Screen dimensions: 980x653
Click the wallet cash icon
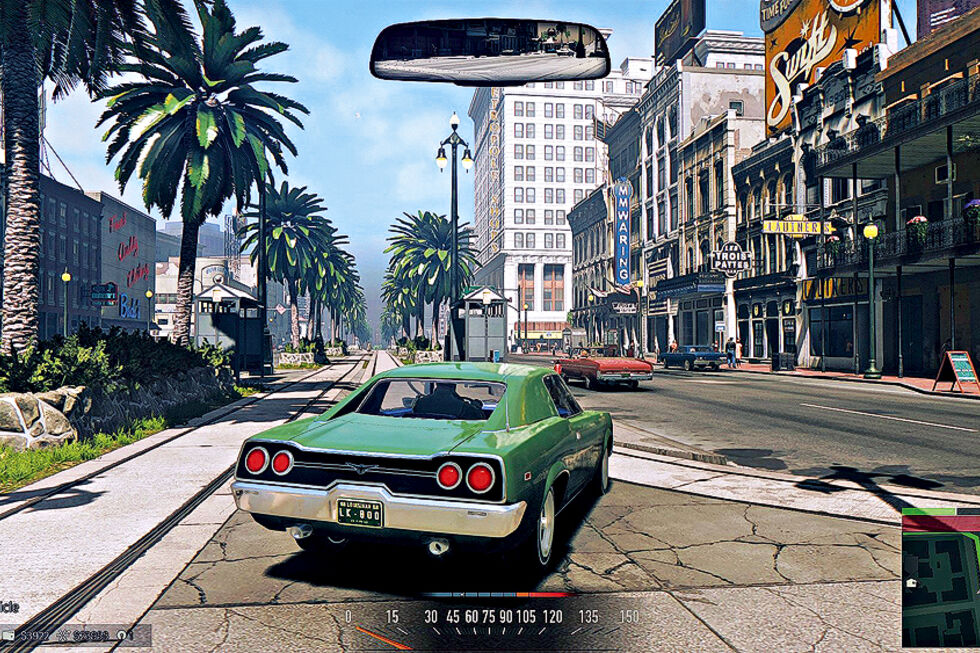8,635
